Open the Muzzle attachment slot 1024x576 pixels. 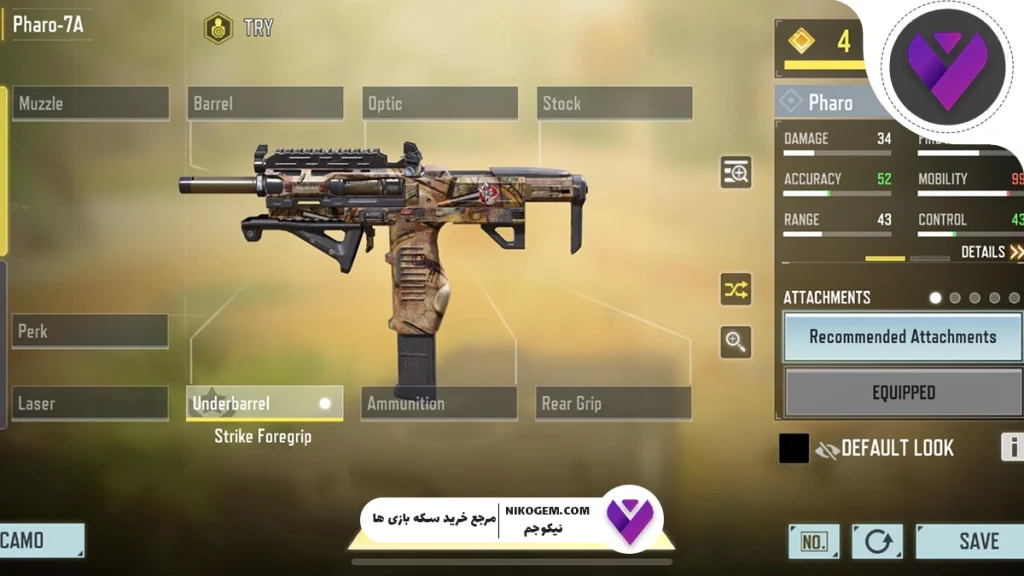click(x=90, y=103)
